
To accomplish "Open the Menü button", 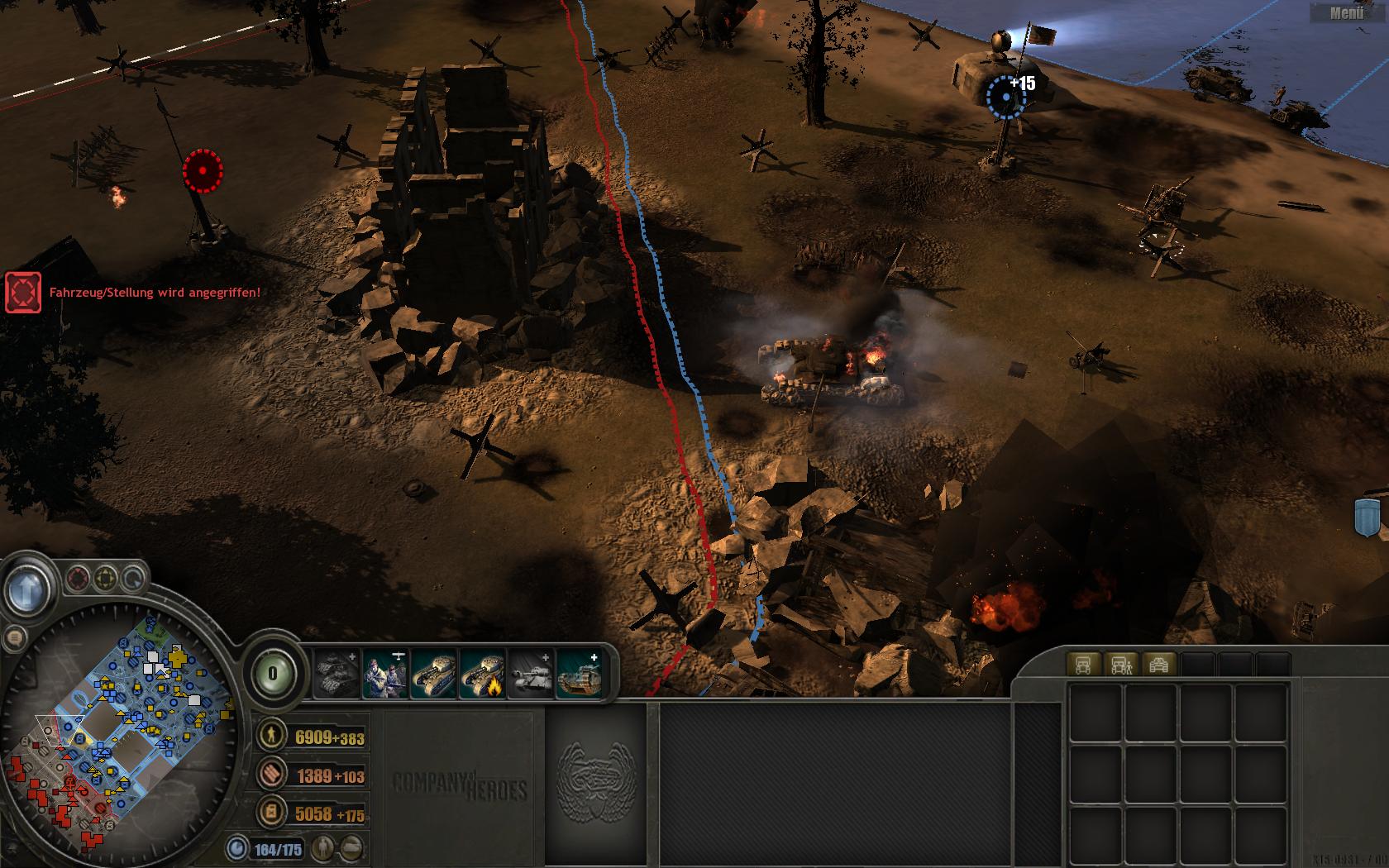I will (1347, 12).
